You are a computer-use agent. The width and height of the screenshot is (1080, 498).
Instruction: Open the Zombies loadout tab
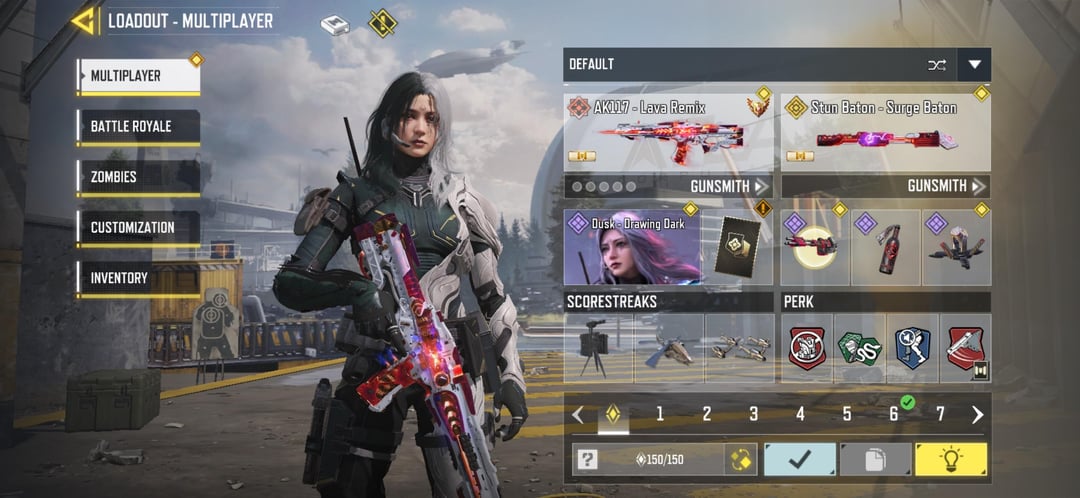pyautogui.click(x=138, y=177)
